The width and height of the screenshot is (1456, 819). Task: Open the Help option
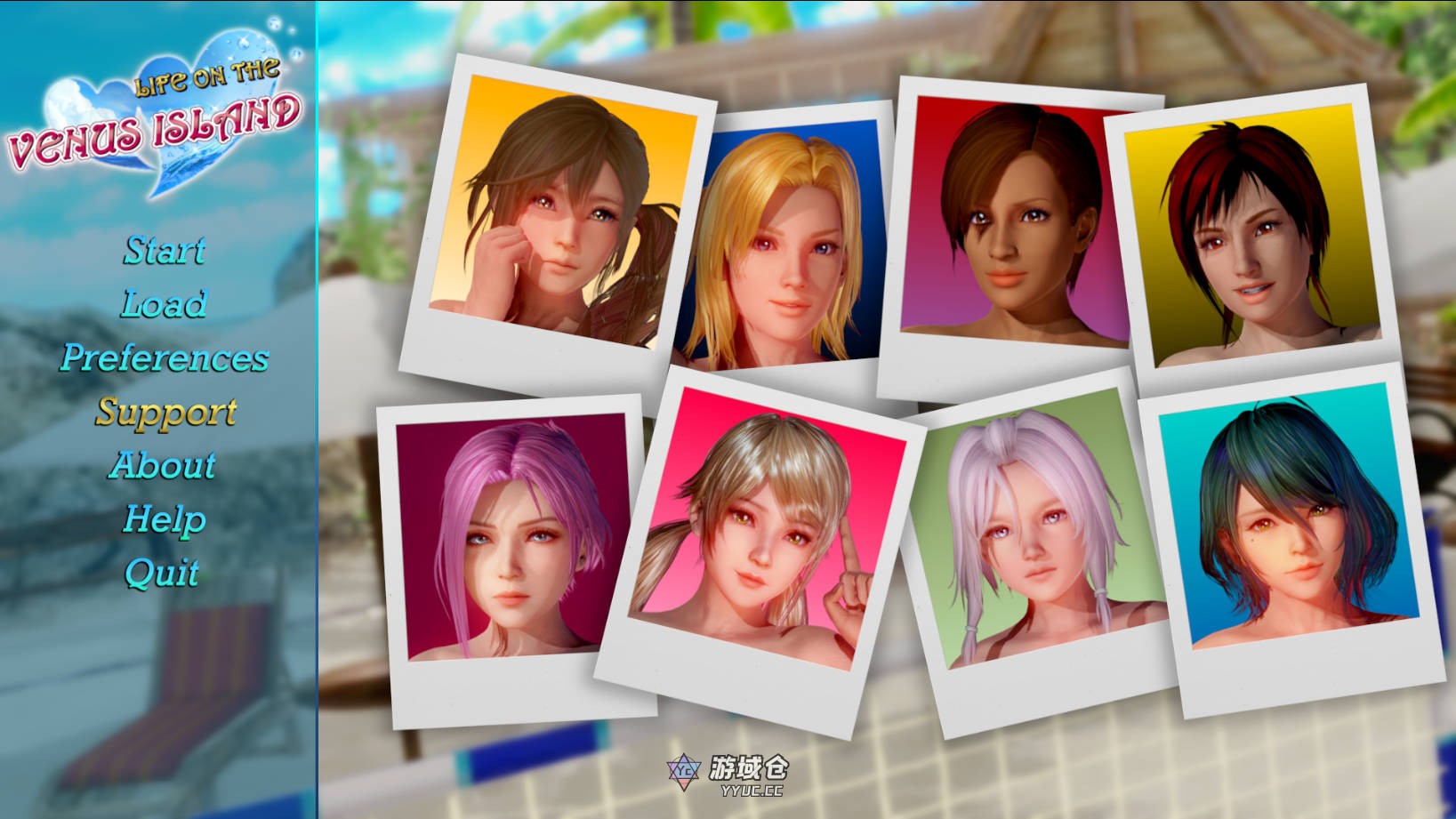pos(165,518)
